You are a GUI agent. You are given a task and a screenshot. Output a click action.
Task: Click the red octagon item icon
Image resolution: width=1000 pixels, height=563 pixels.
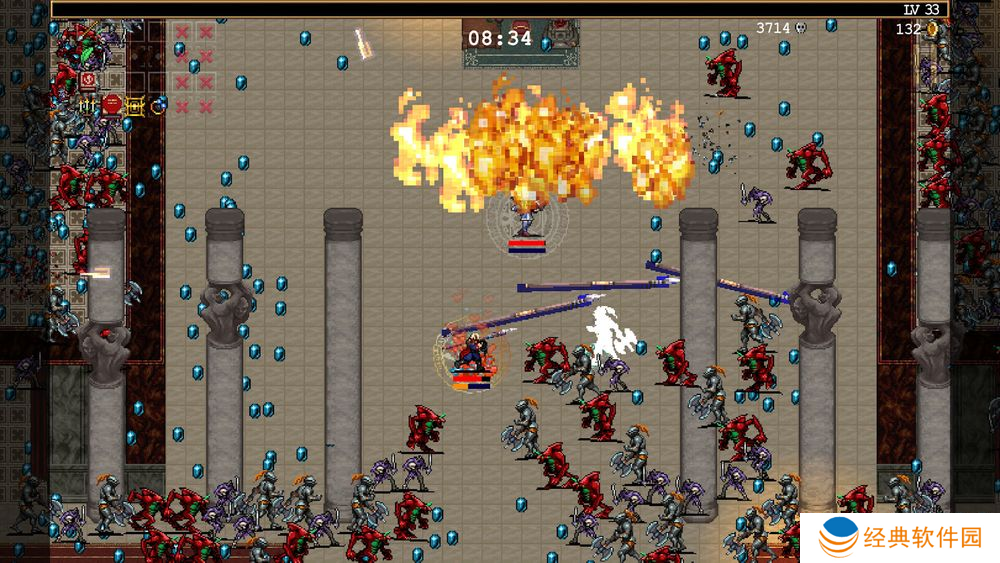[x=112, y=105]
